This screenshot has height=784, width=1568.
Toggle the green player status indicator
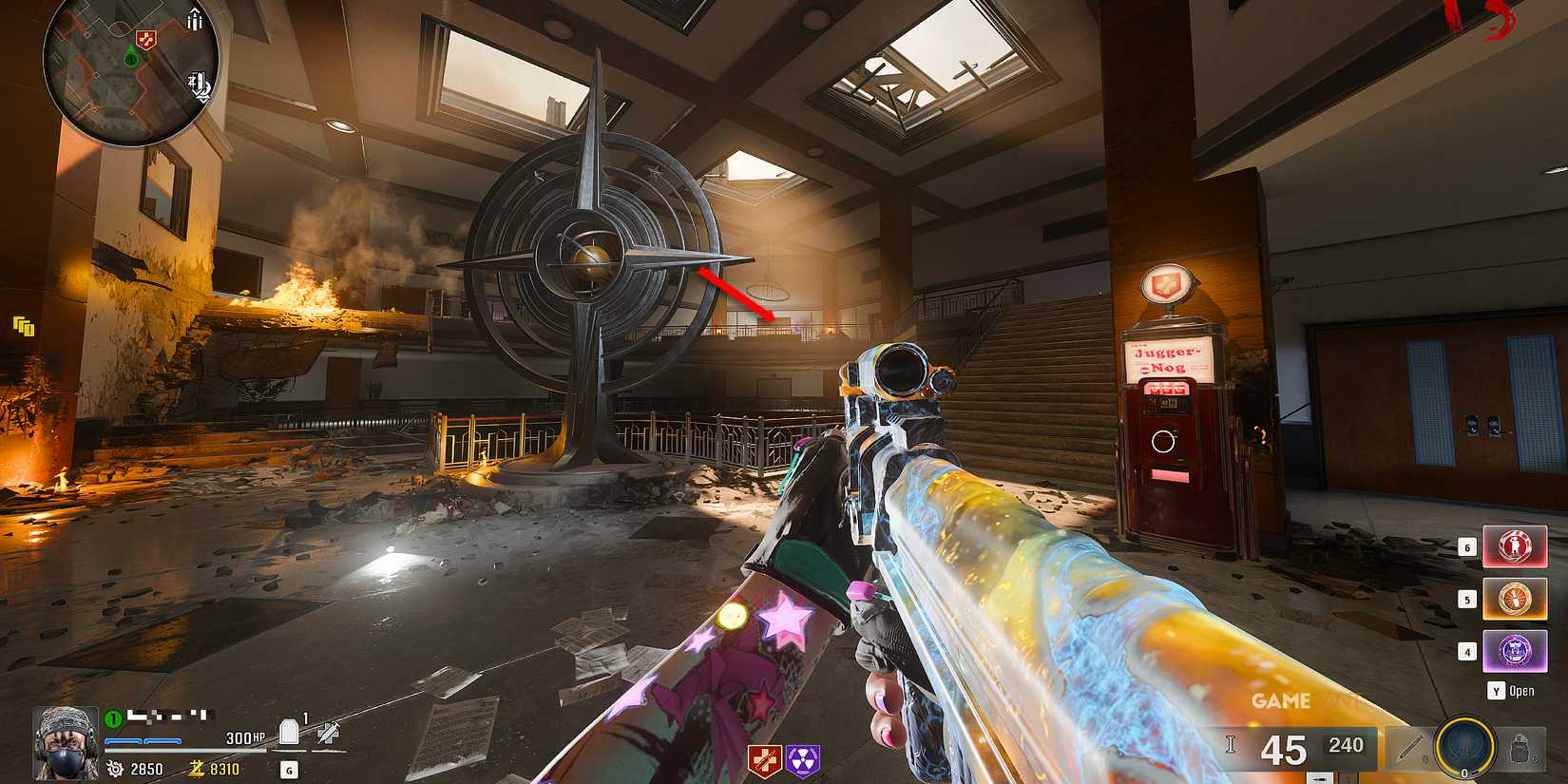(111, 717)
